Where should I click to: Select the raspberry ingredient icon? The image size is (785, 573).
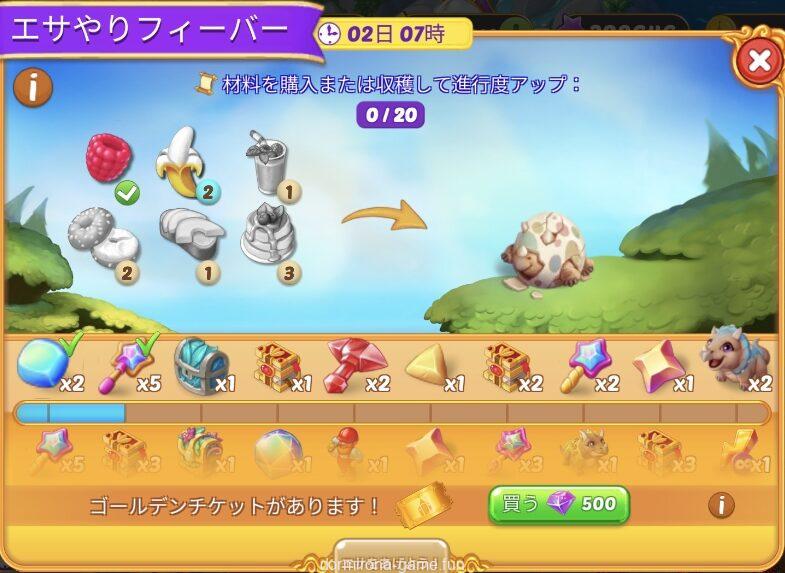pyautogui.click(x=108, y=158)
